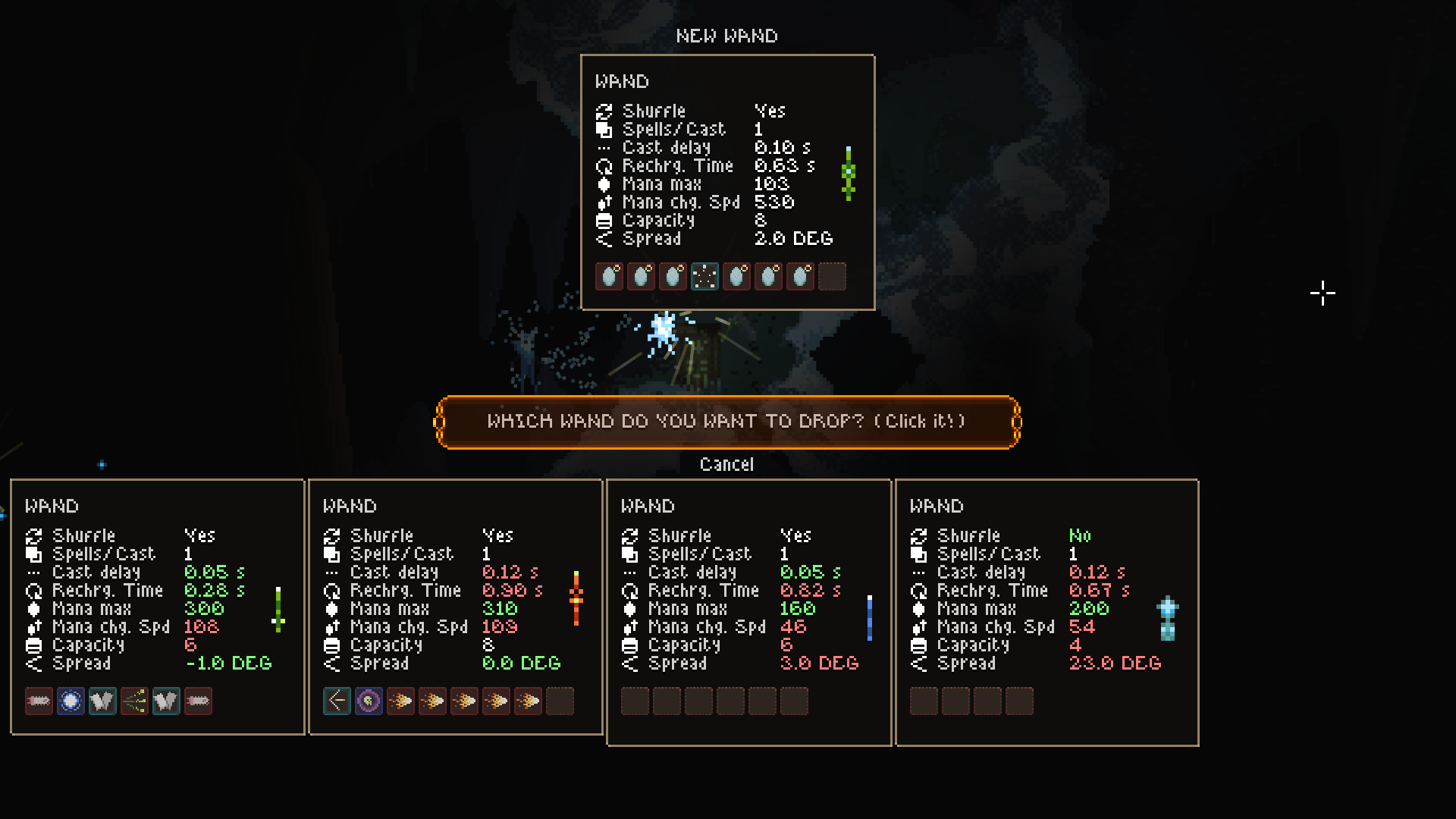Select the green scatter lines spell icon
Screen dimensions: 1456x819
pos(134,701)
